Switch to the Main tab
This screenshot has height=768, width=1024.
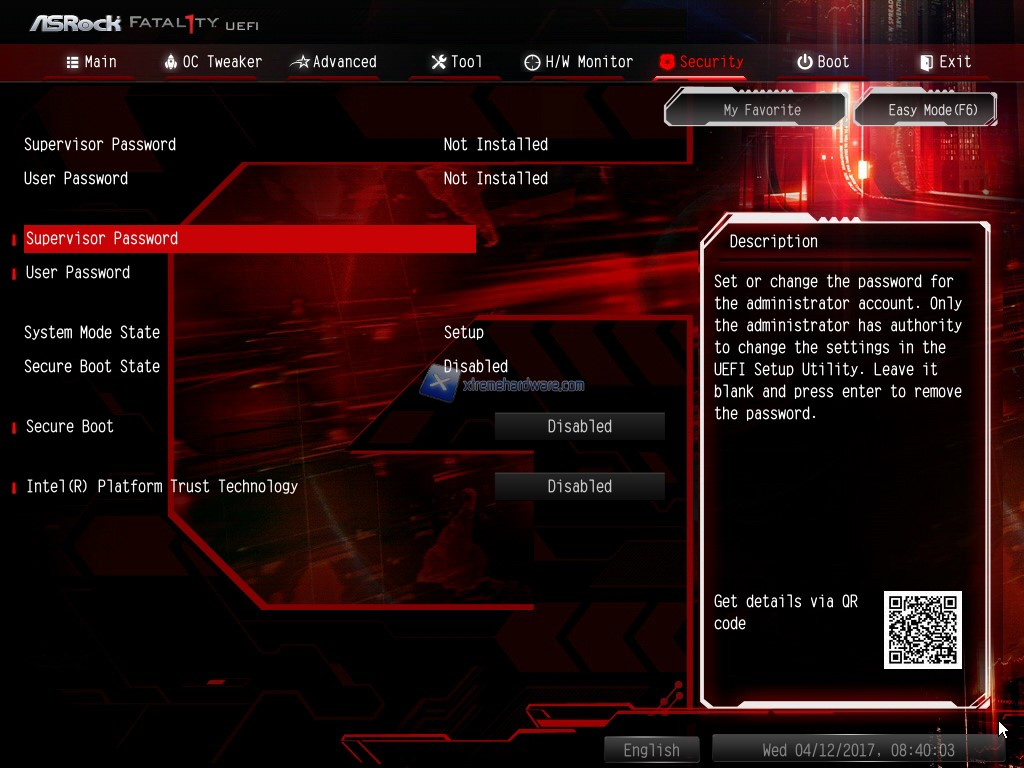91,62
